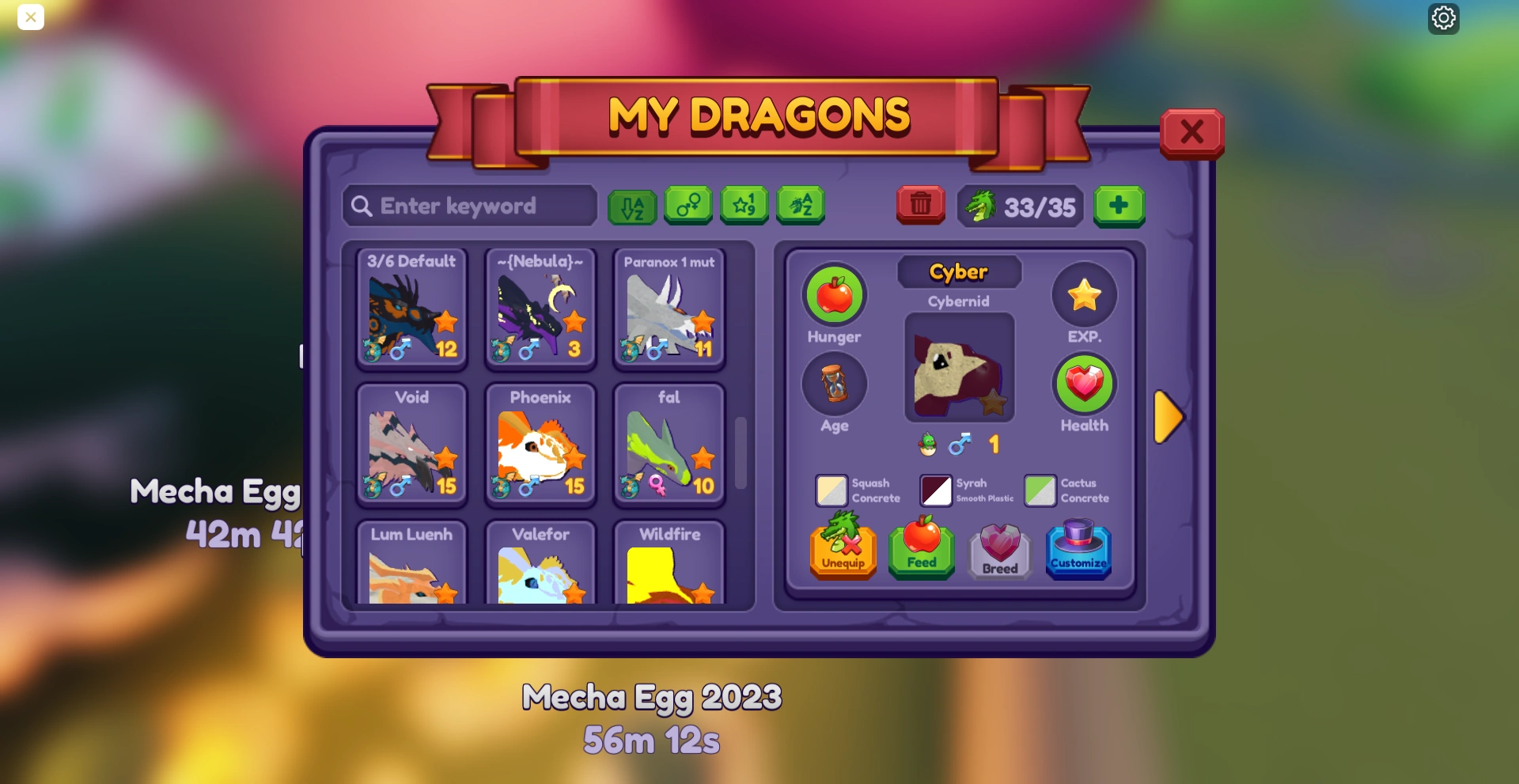Screen dimensions: 1519x784
Task: Unequip the Cyber dragon
Action: [843, 551]
